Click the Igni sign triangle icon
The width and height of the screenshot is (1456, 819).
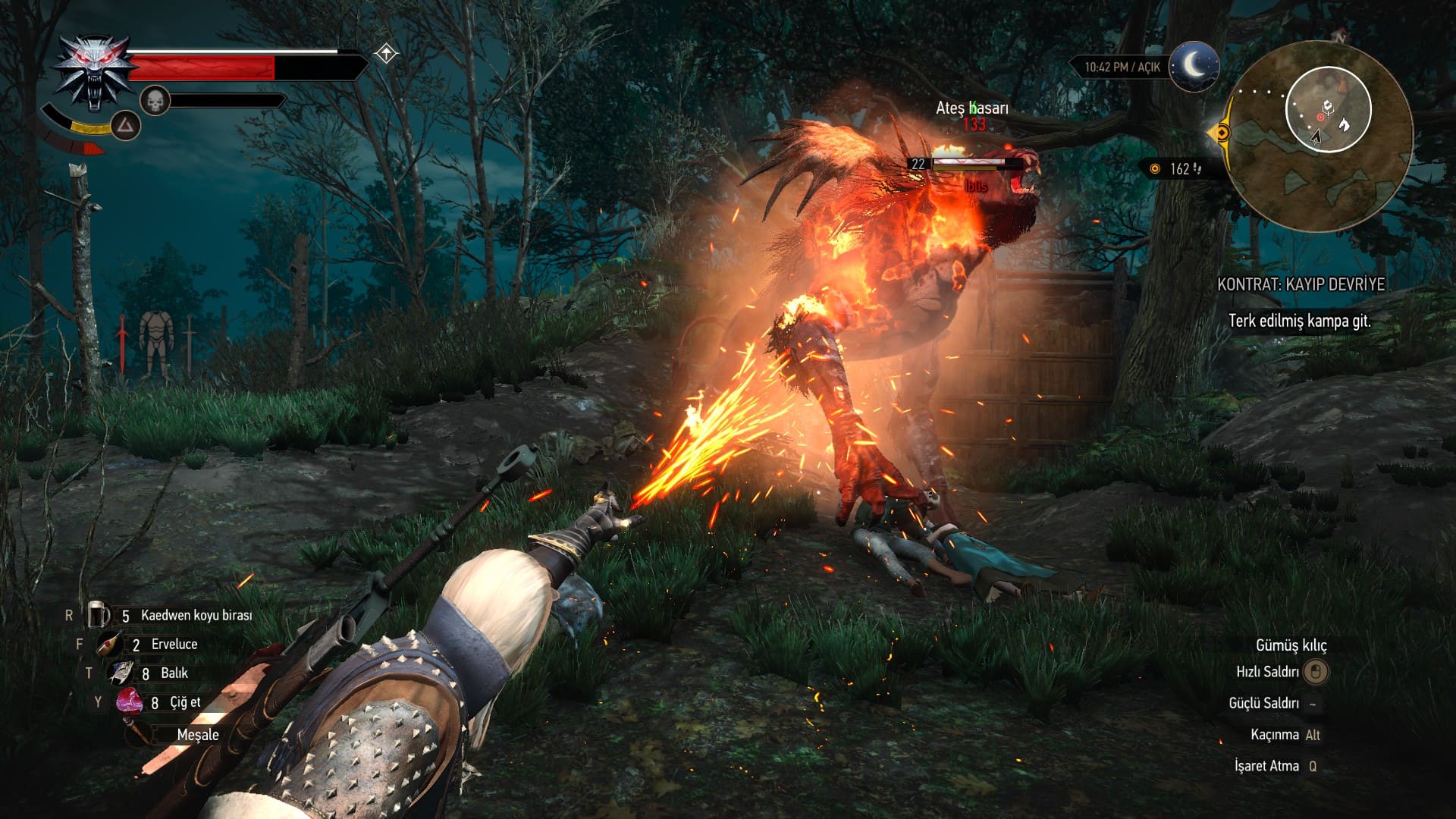pyautogui.click(x=126, y=125)
